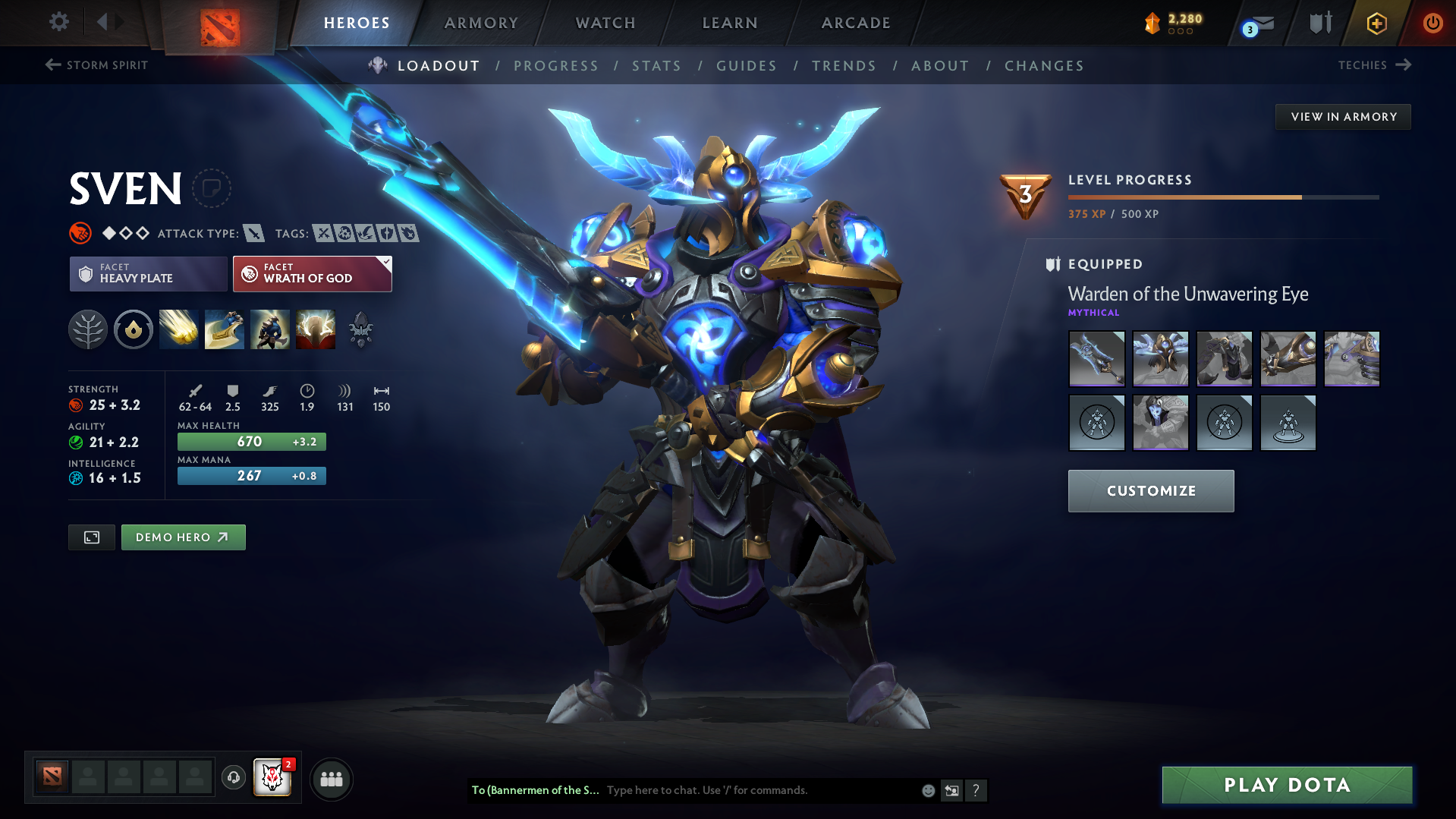Click the chat help question mark icon
Viewport: 1456px width, 819px height.
pyautogui.click(x=976, y=790)
